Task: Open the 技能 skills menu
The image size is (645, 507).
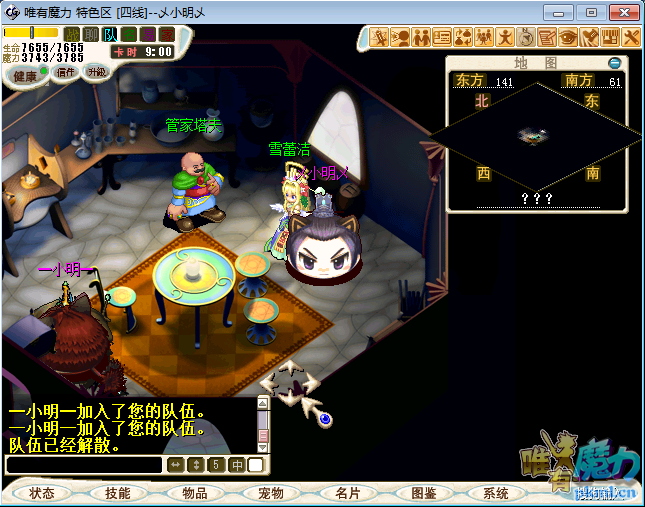Action: pos(118,493)
